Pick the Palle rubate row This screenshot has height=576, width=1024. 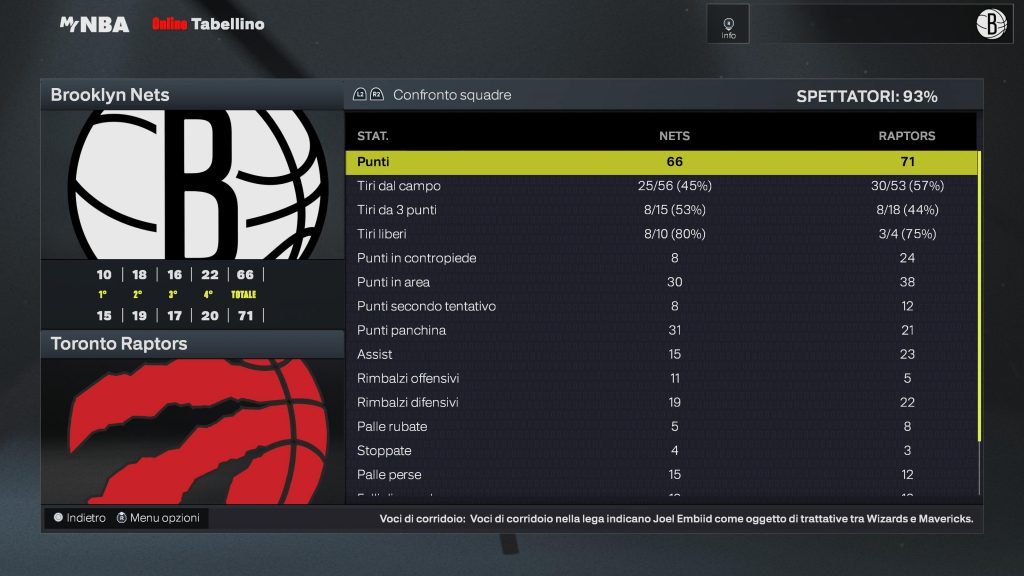pyautogui.click(x=661, y=426)
